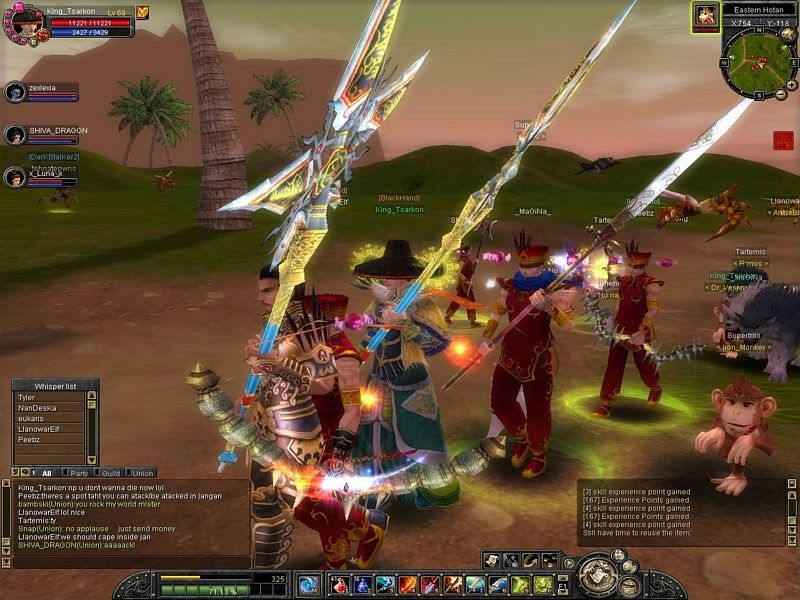Click the red event icon below the minimap

783,141
